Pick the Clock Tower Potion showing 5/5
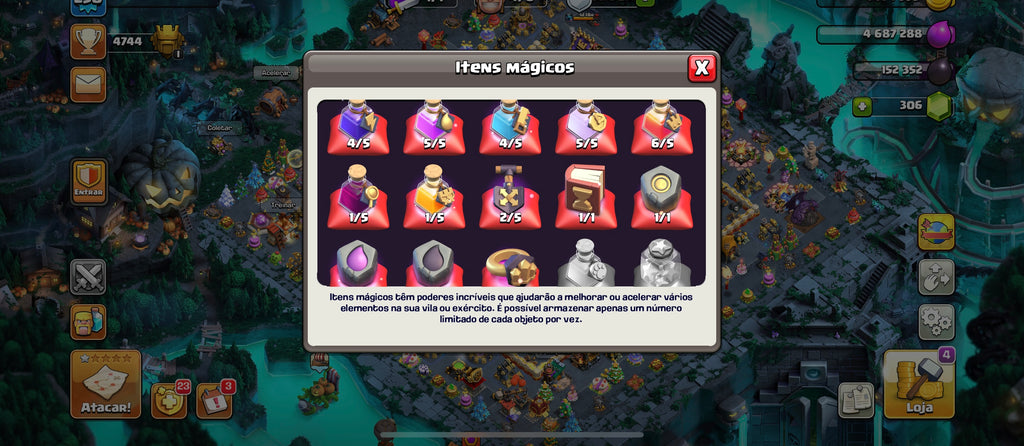Viewport: 1024px width, 446px height. 587,125
